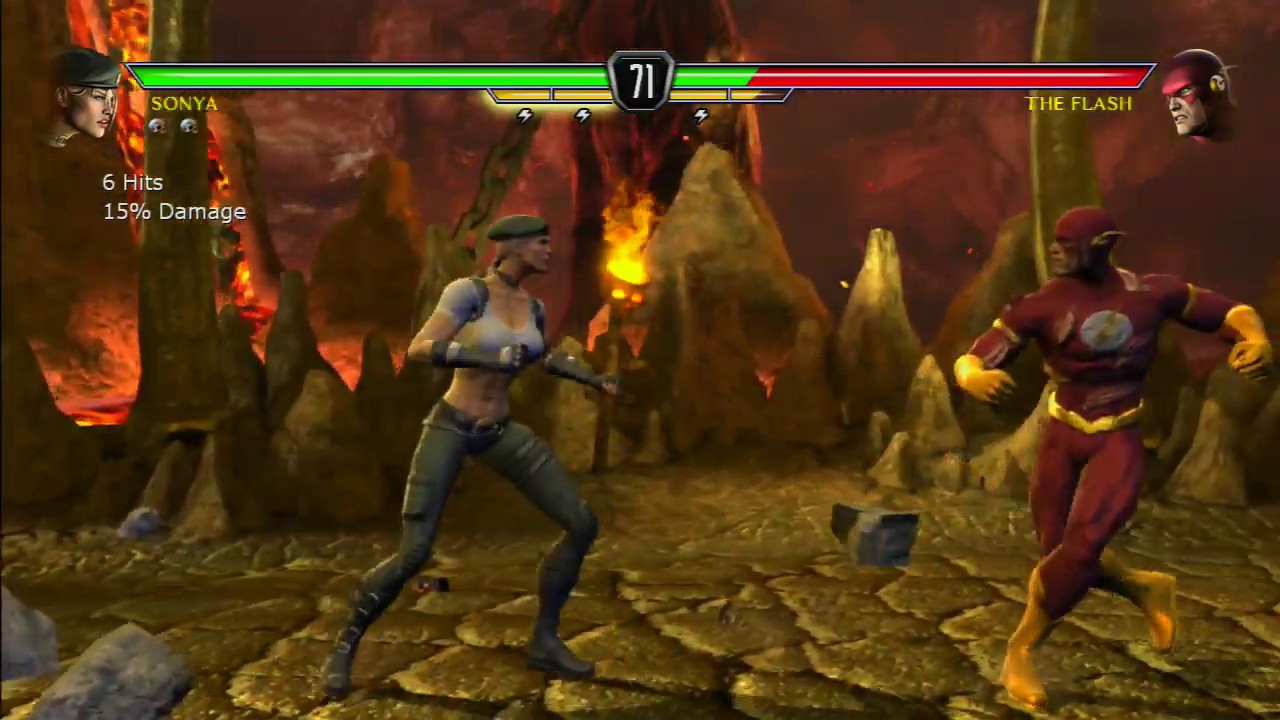Select the second skull icon under Sonya's name
The image size is (1280, 720).
tap(189, 126)
